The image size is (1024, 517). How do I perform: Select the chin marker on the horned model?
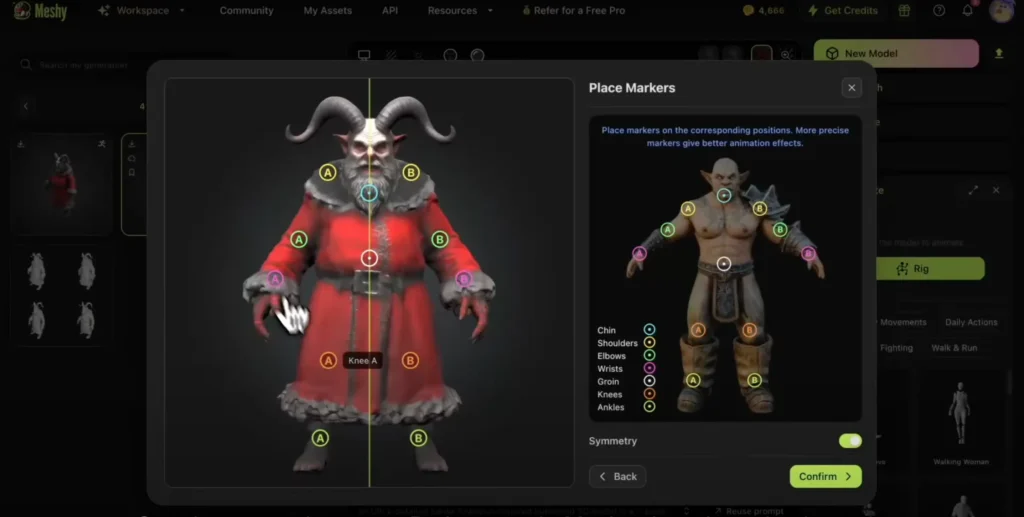[x=369, y=193]
